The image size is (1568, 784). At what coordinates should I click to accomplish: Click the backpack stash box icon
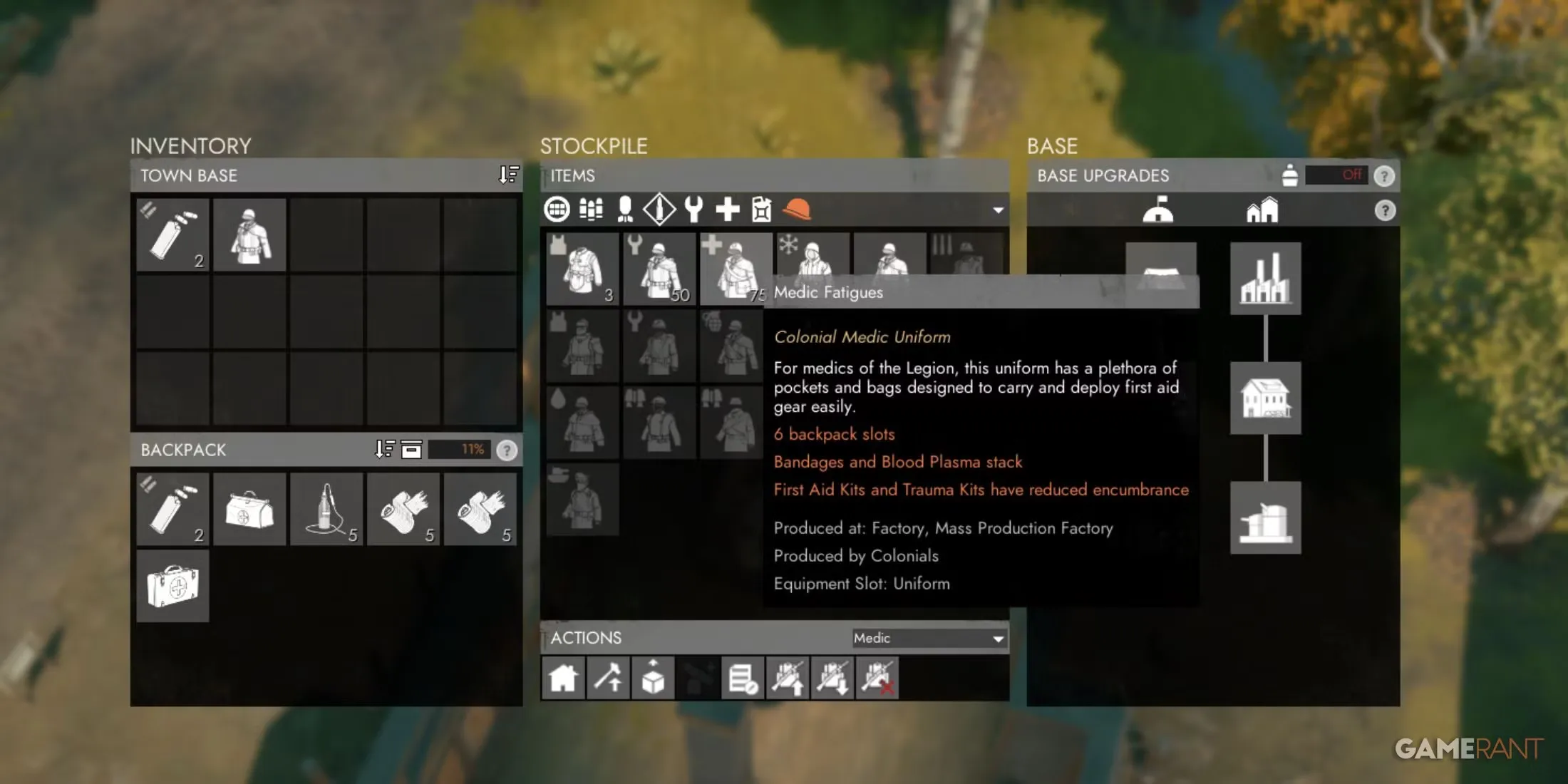click(x=411, y=450)
